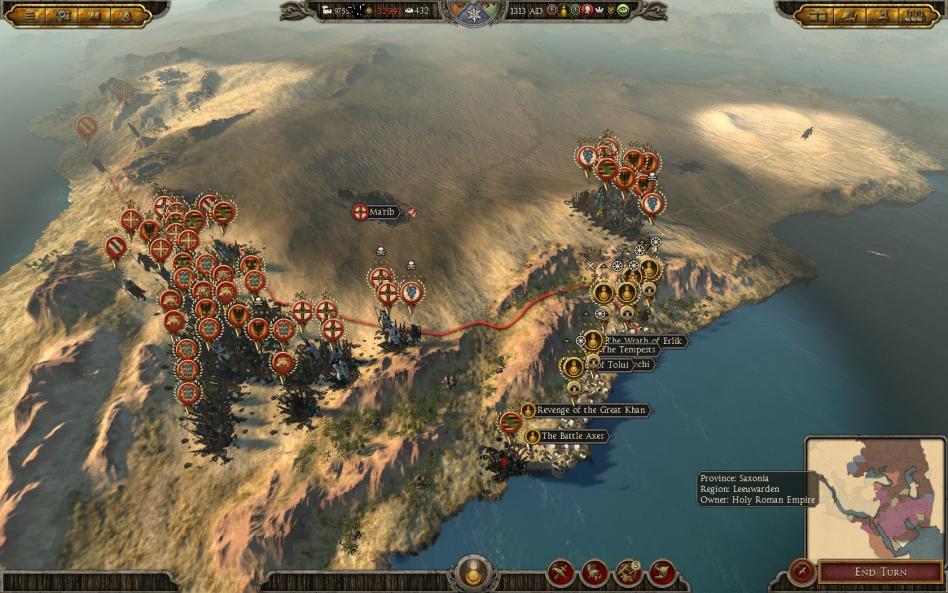End the current turn
948x593 pixels.
click(880, 572)
